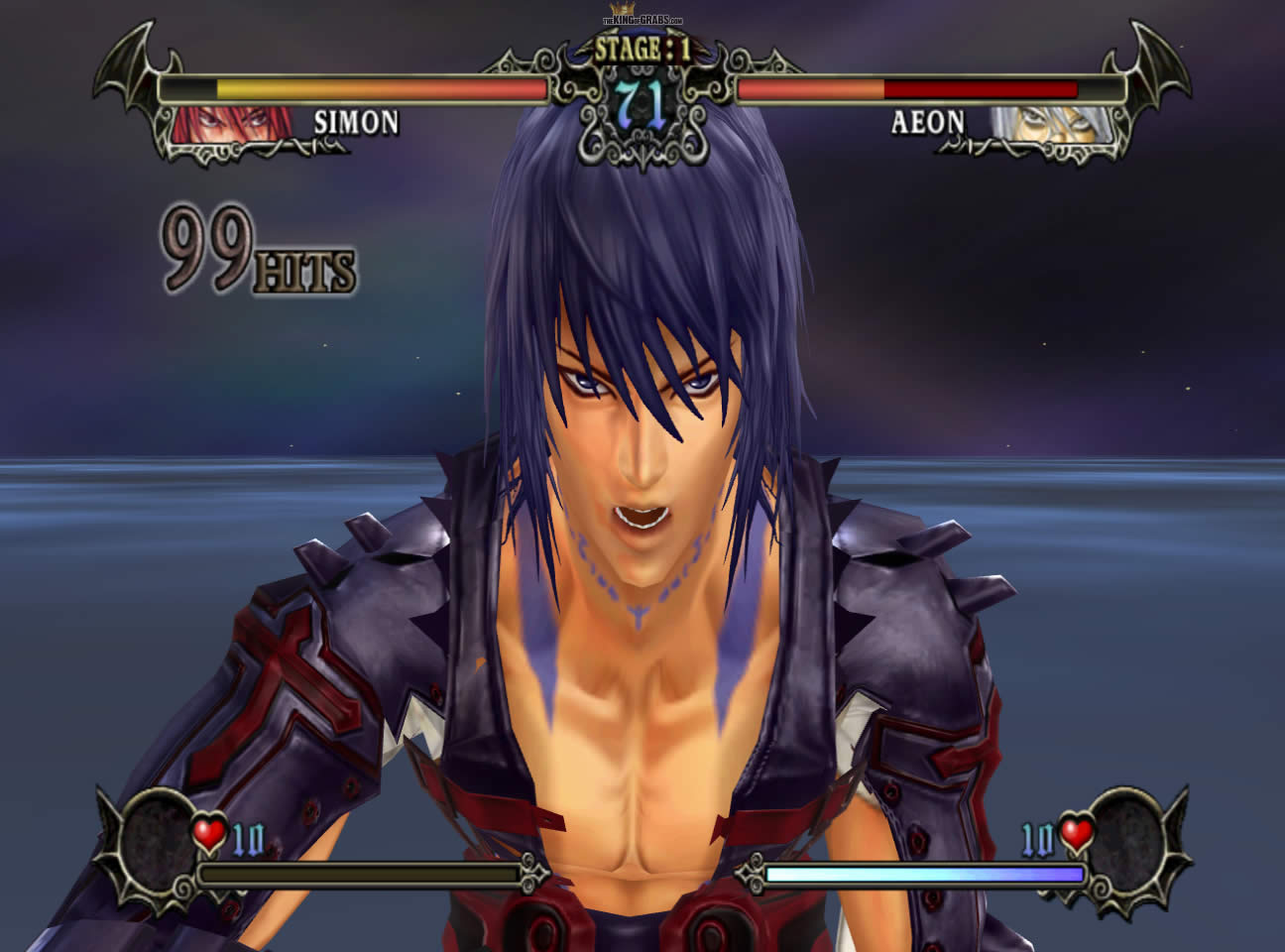Click Simon's red-haired portrait
This screenshot has width=1285, height=952.
(x=233, y=125)
